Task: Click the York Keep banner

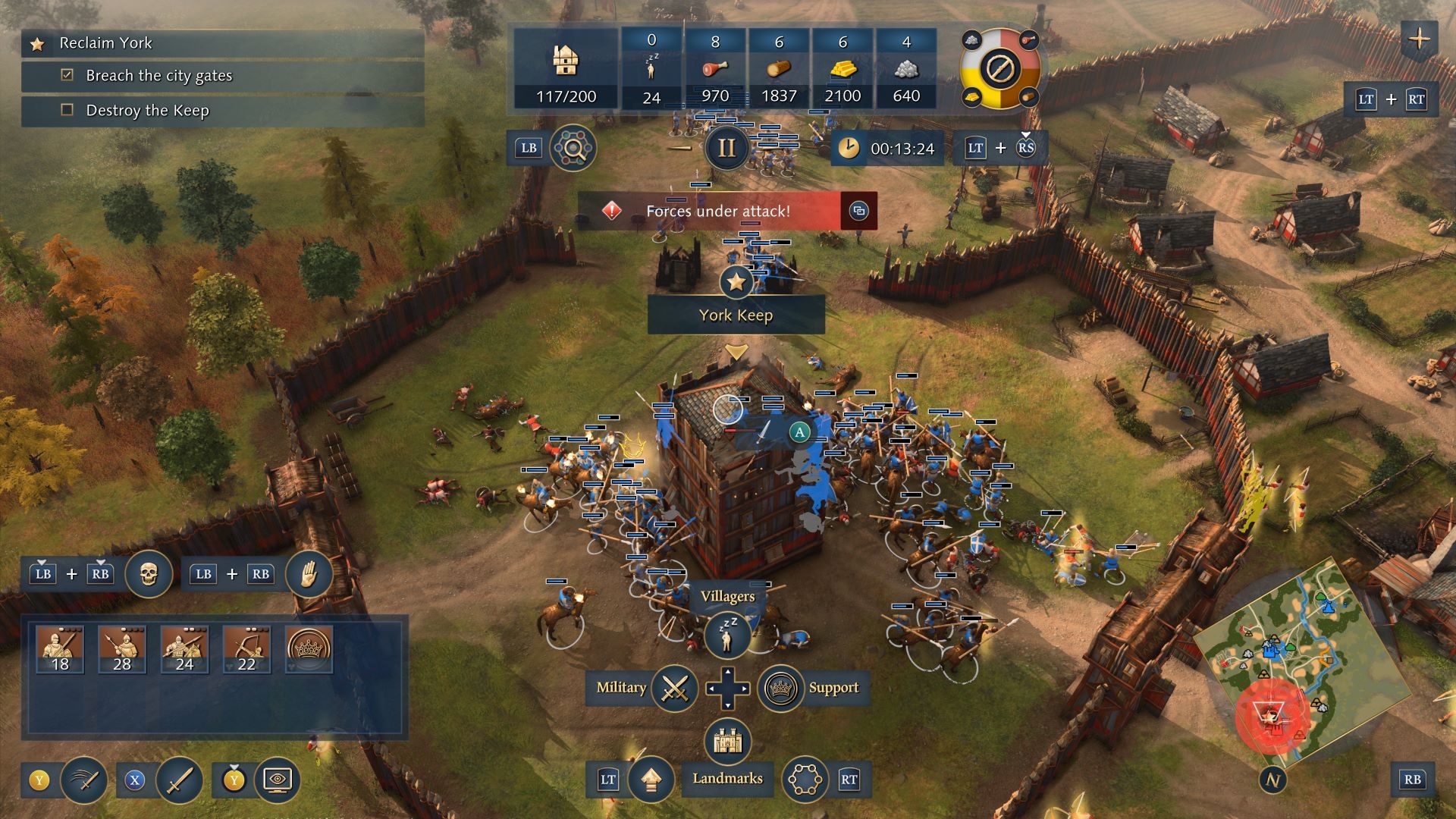Action: [735, 316]
